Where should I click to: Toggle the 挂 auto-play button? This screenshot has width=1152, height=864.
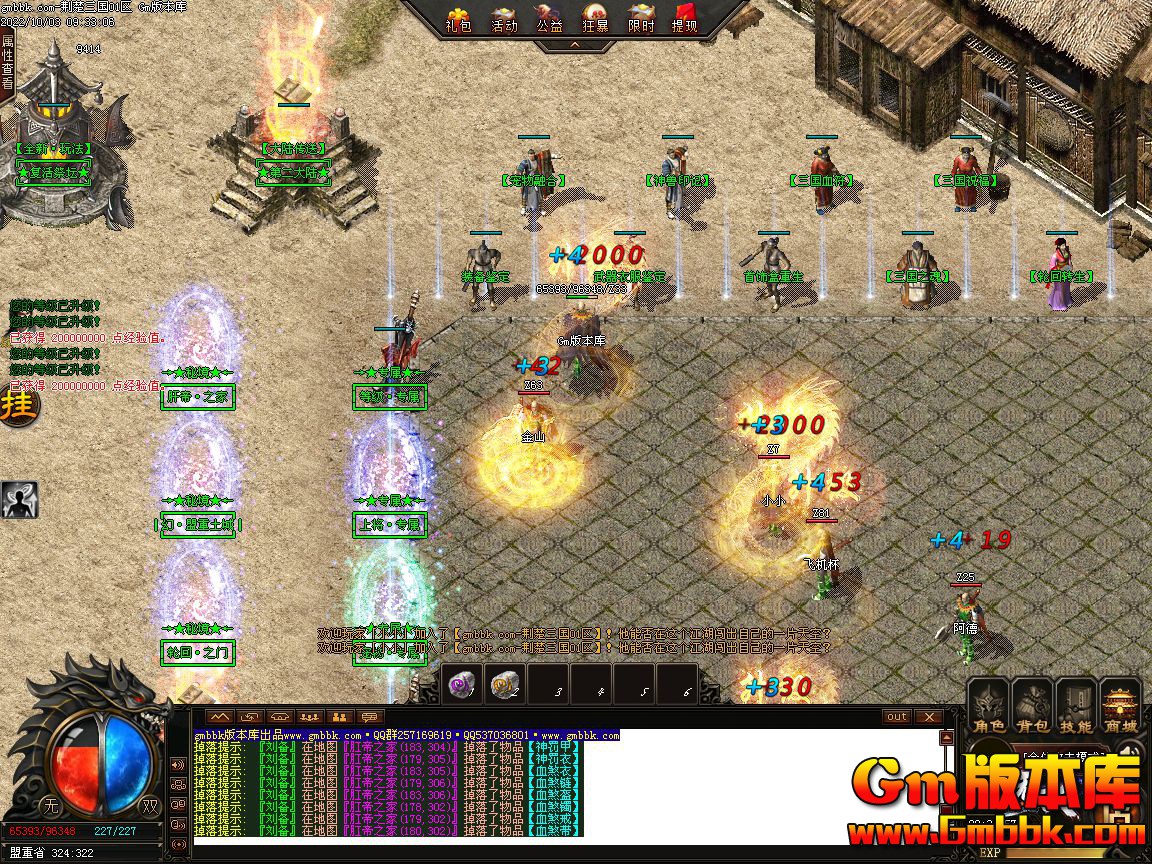tap(17, 407)
